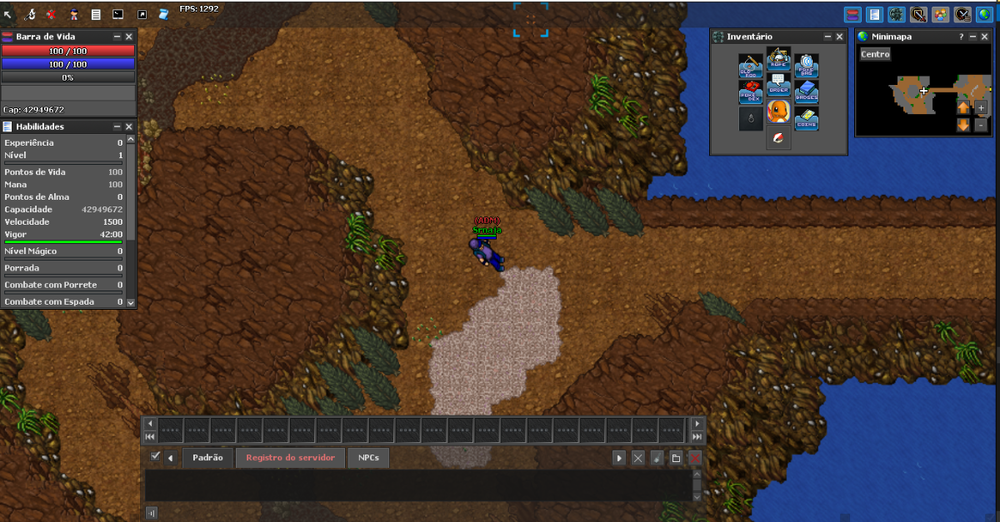Open the Poke Bag slot
Screen dimensions: 1000x522
point(806,67)
